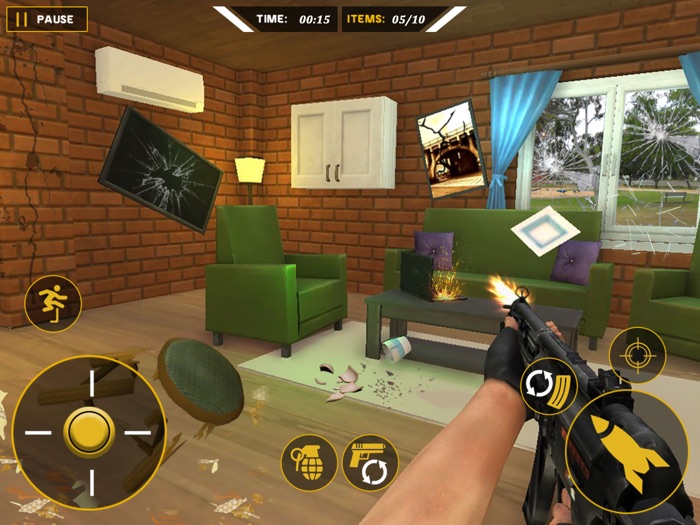Throw a grenade using the grenade button
The width and height of the screenshot is (700, 525).
click(x=309, y=462)
